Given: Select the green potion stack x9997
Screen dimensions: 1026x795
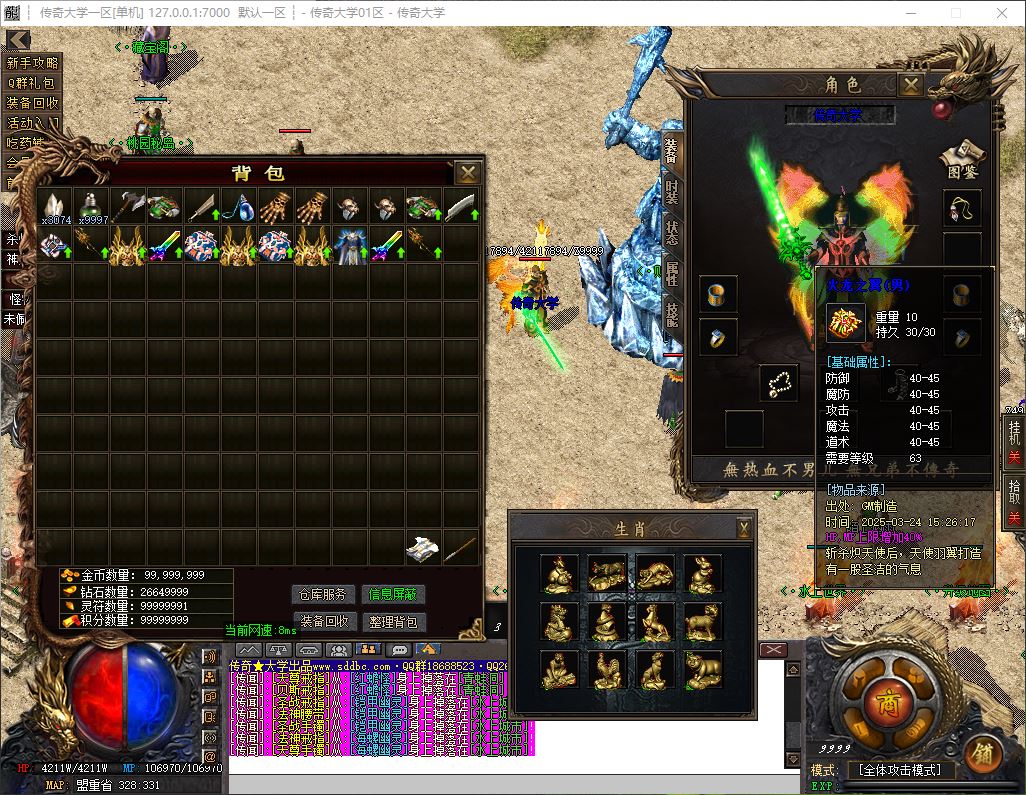Looking at the screenshot, I should 93,206.
